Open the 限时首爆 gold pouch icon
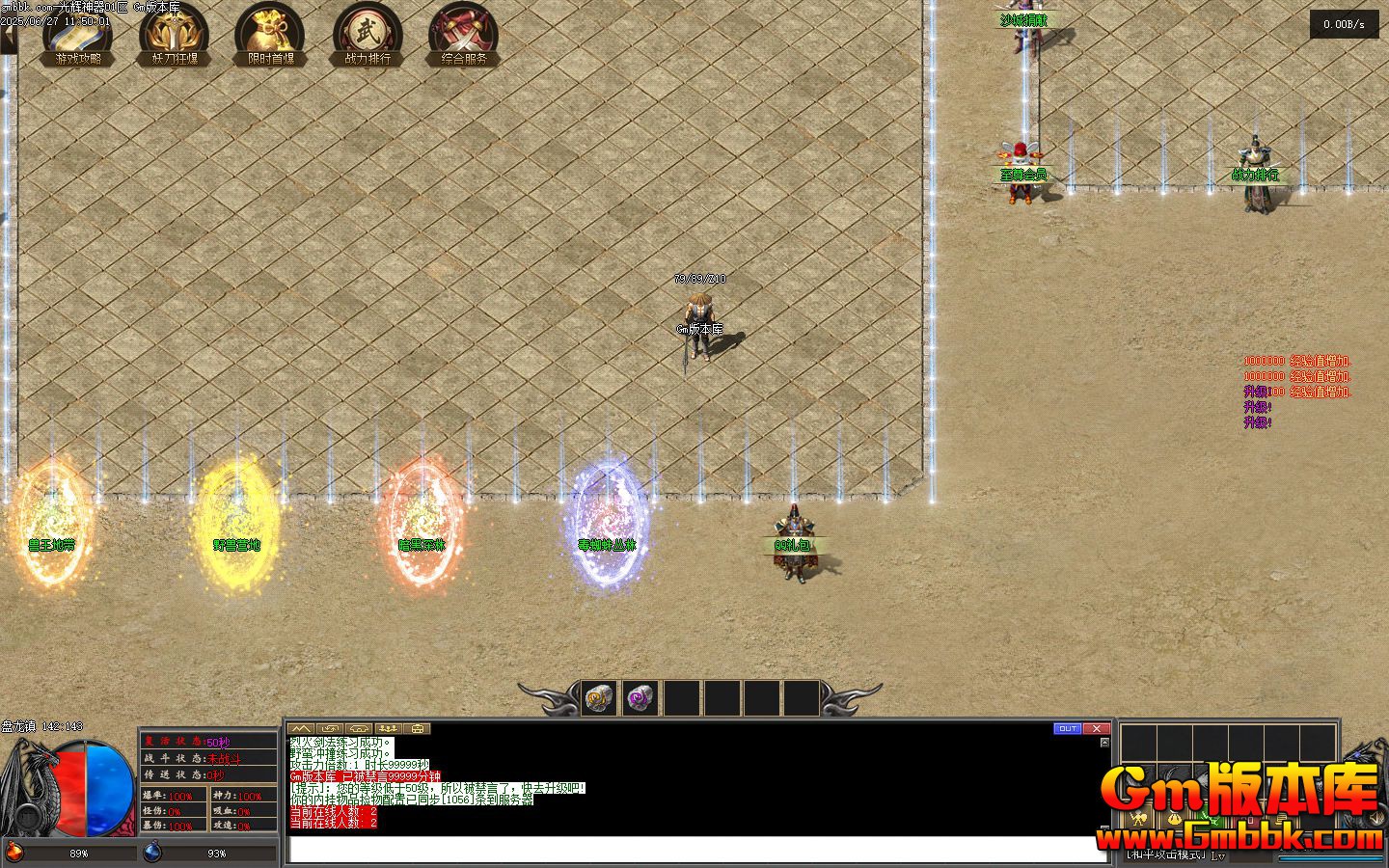 point(270,34)
